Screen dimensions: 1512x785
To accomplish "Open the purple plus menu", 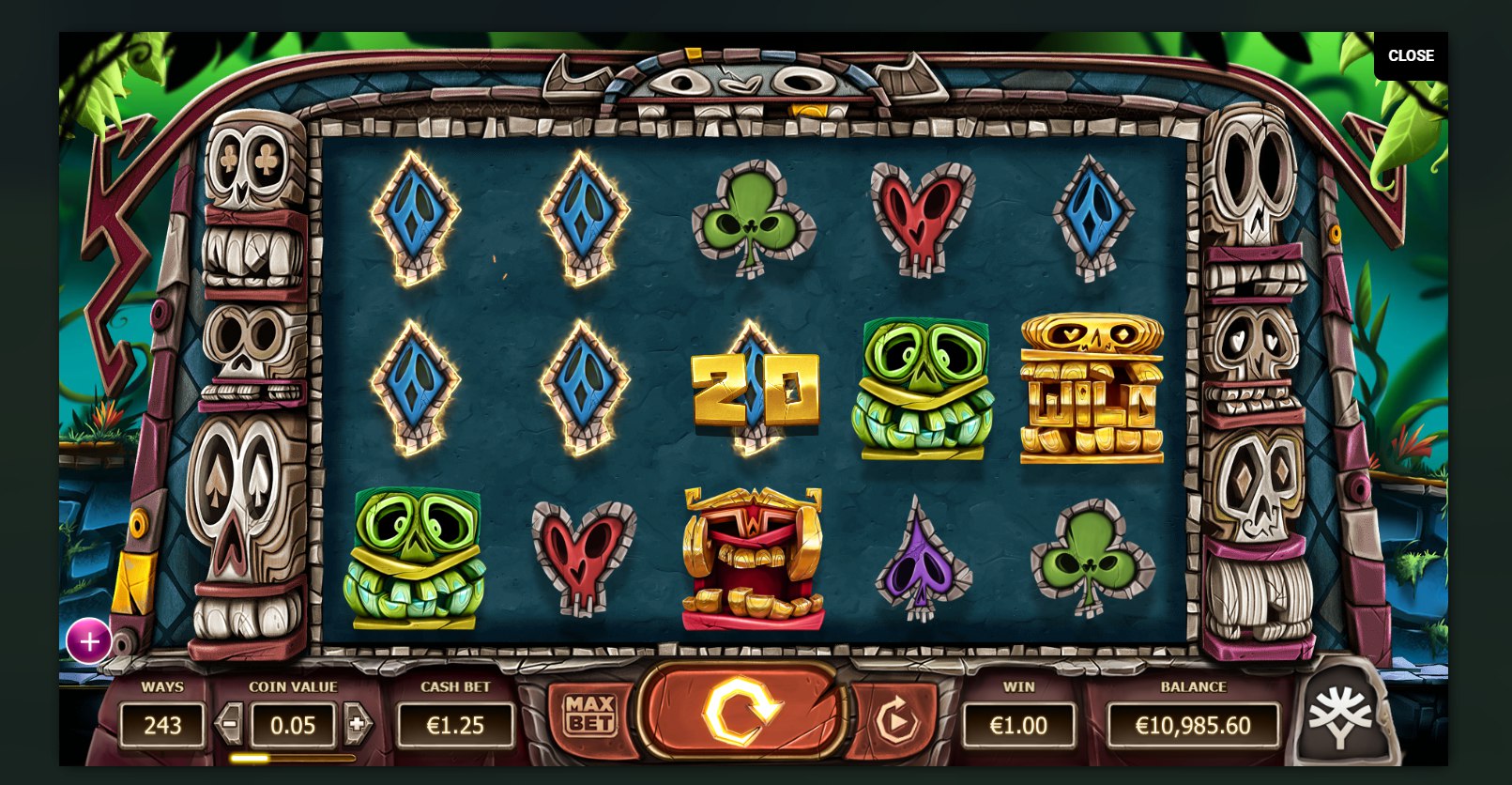I will tap(89, 641).
